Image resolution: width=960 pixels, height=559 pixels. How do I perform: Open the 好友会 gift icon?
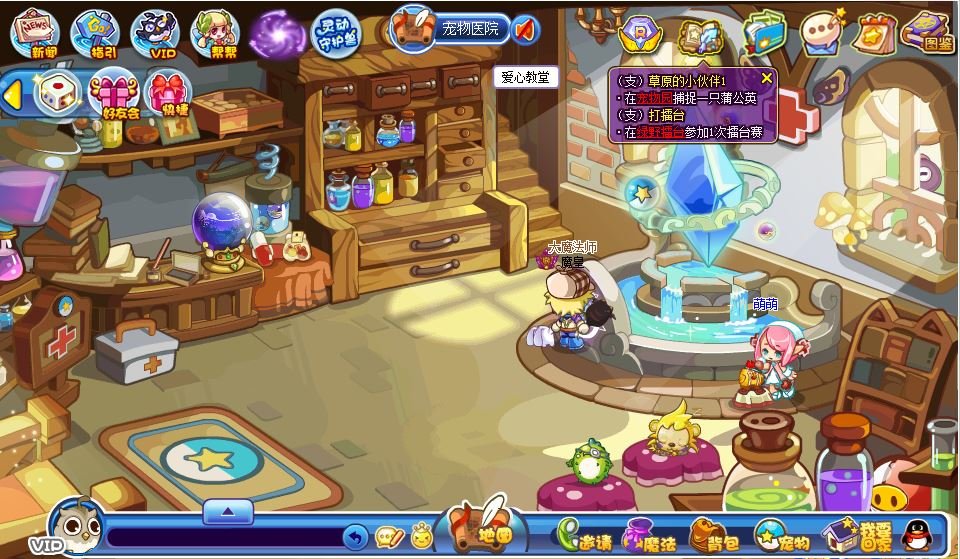point(113,93)
